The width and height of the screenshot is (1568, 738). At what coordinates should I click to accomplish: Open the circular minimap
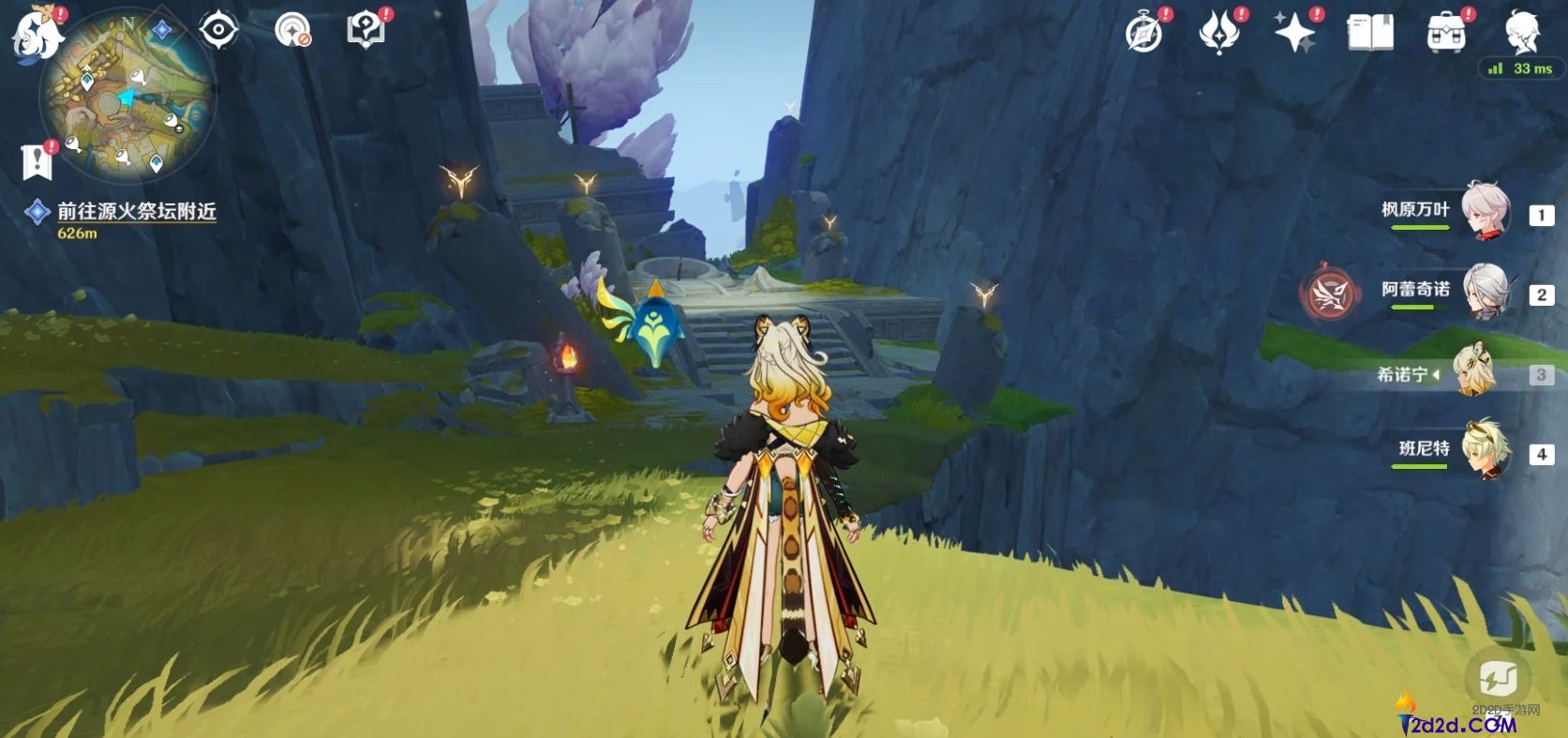click(x=127, y=98)
